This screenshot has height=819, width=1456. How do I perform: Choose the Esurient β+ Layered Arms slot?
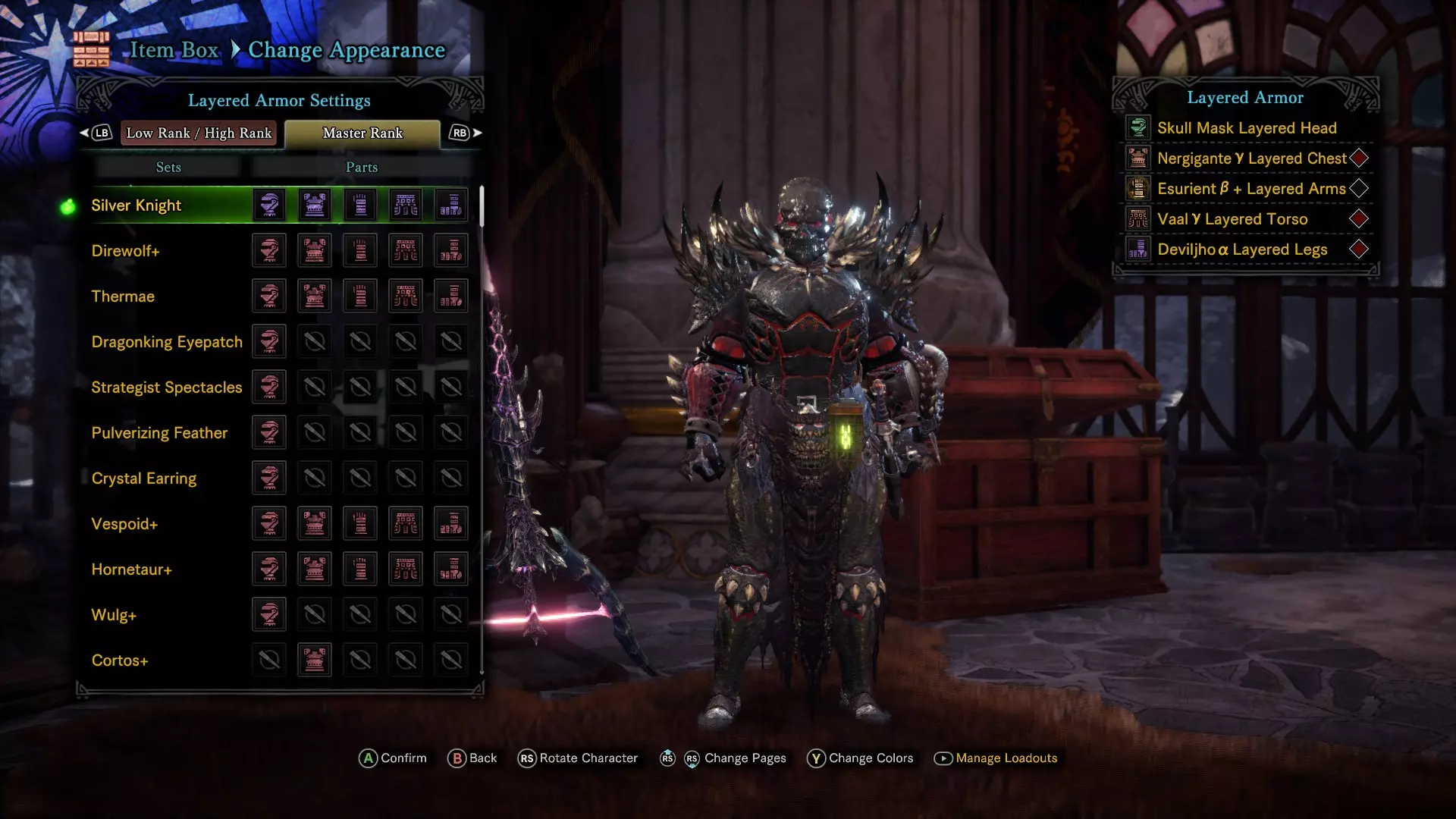click(x=1251, y=189)
